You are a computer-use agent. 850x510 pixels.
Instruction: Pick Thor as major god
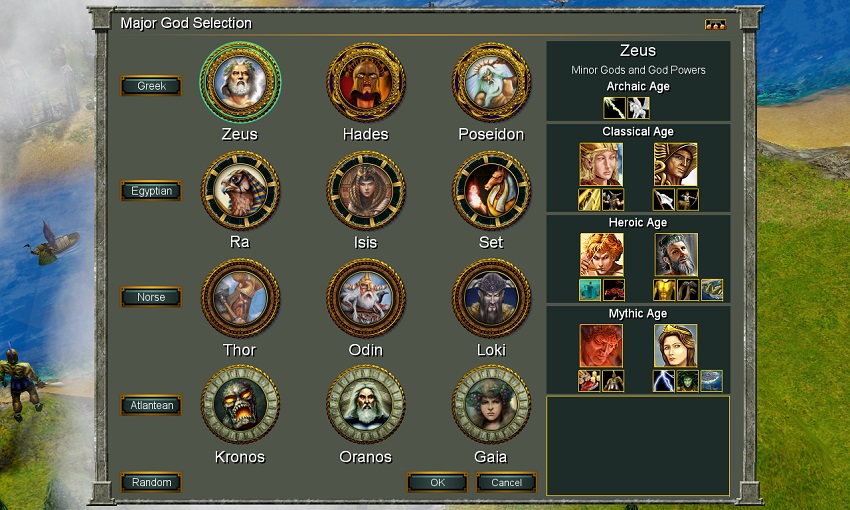click(240, 298)
